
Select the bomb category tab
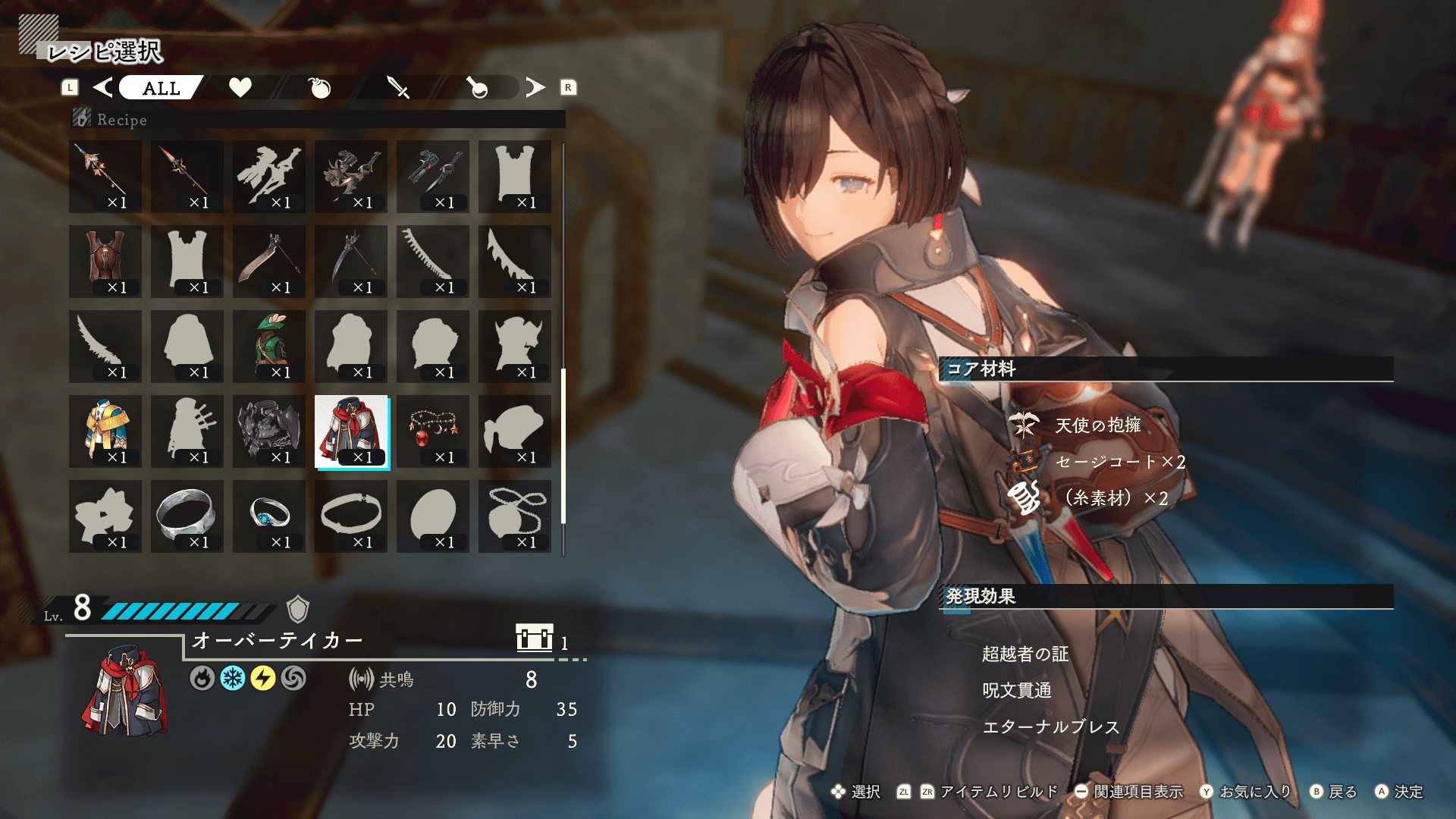[320, 88]
